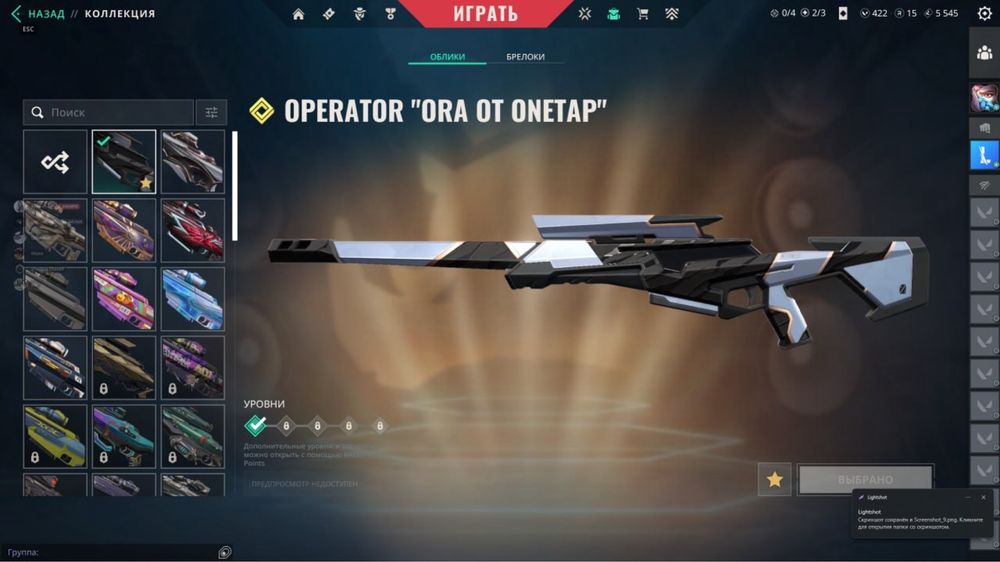
Task: Select the ОБЛИКИ tab
Action: tap(447, 57)
